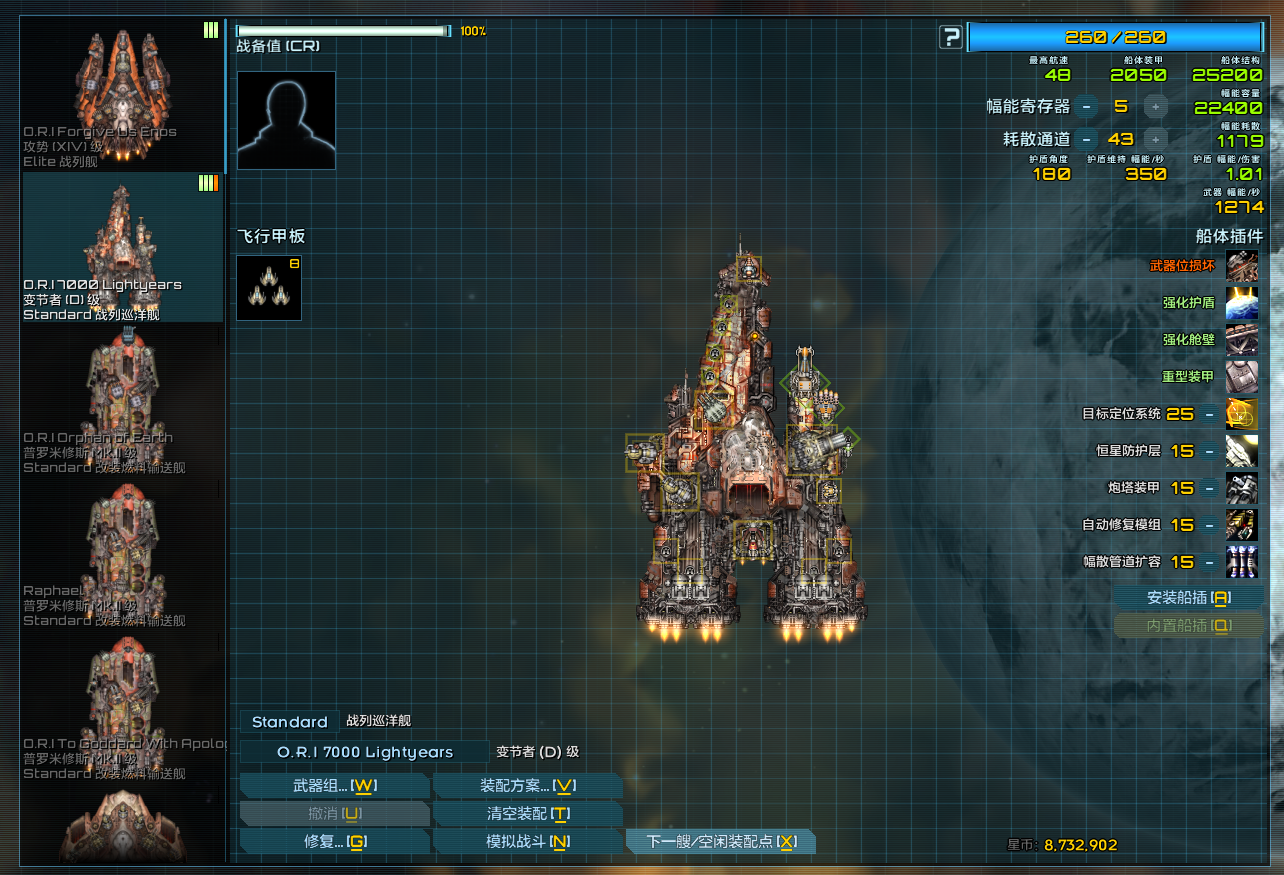Select the Raphael tanker in fleet list

[123, 553]
